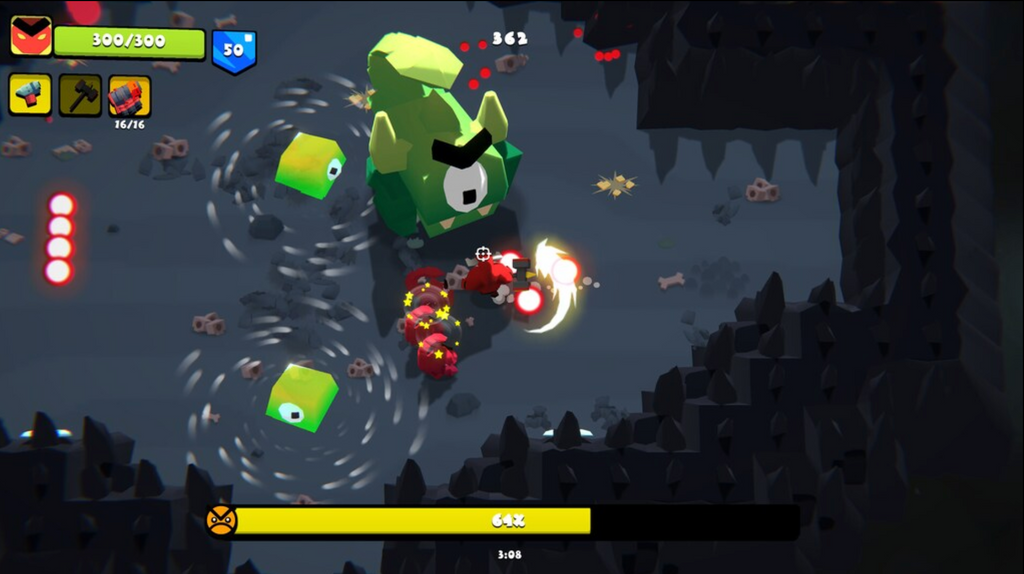Click the blue shield badge showing 50
1024x574 pixels.
point(234,49)
